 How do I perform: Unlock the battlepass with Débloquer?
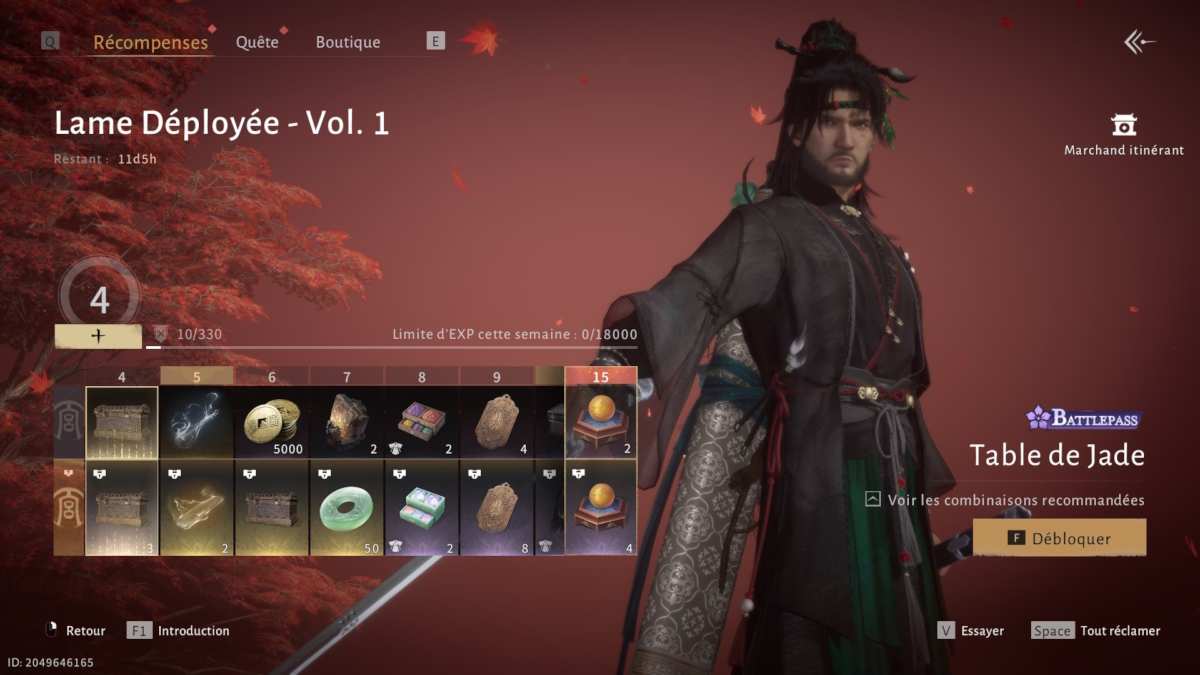coord(1059,538)
